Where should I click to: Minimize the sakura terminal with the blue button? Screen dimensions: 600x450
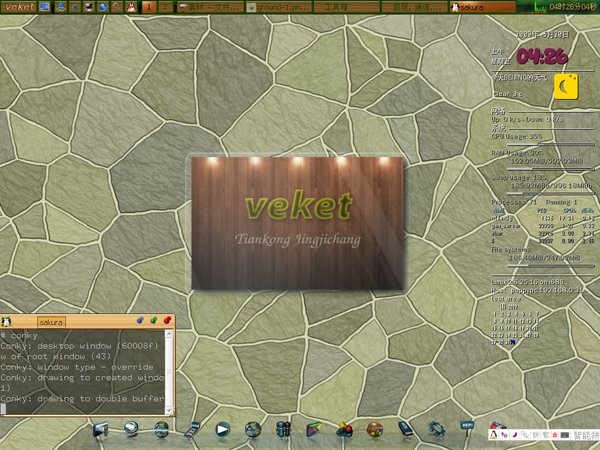click(141, 321)
